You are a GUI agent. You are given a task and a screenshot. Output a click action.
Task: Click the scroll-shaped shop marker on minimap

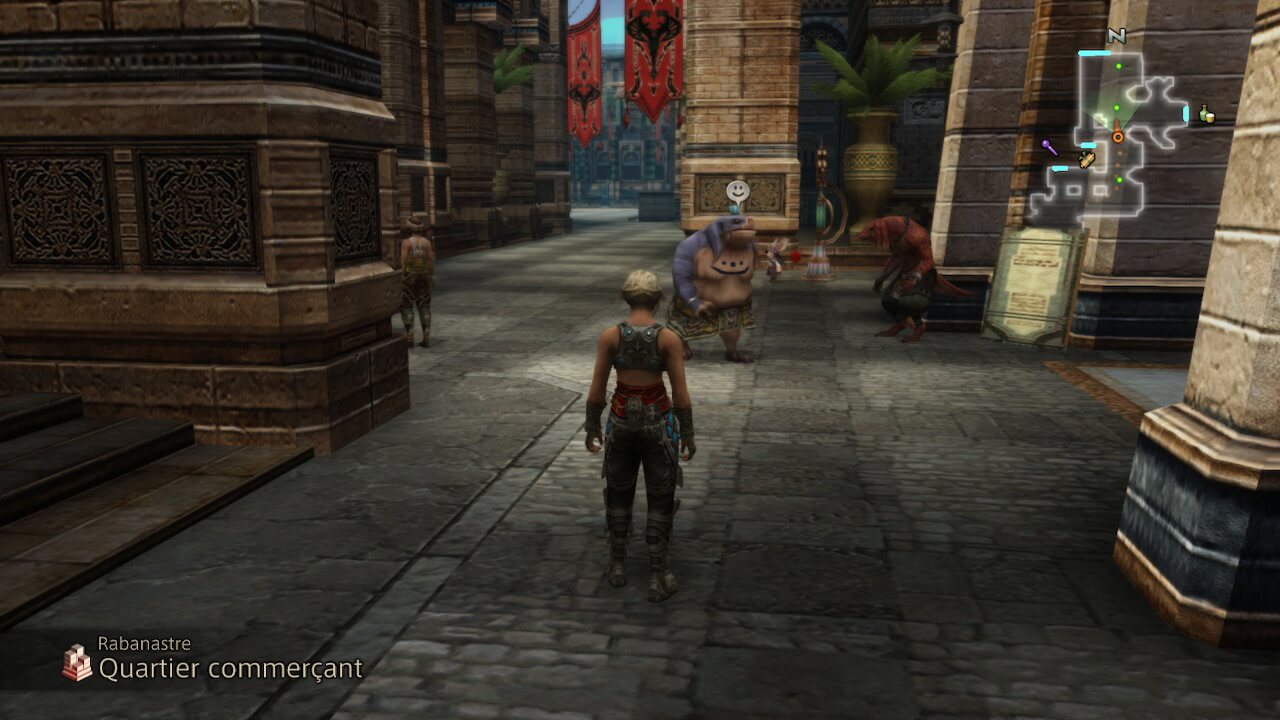click(1087, 159)
